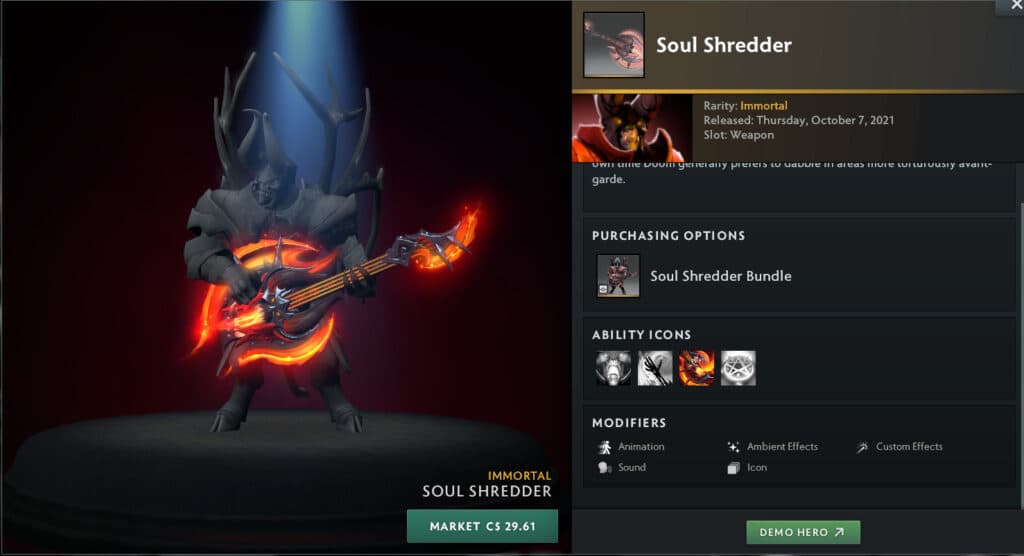The height and width of the screenshot is (556, 1024).
Task: Launch the Demo Hero preview
Action: coord(803,532)
